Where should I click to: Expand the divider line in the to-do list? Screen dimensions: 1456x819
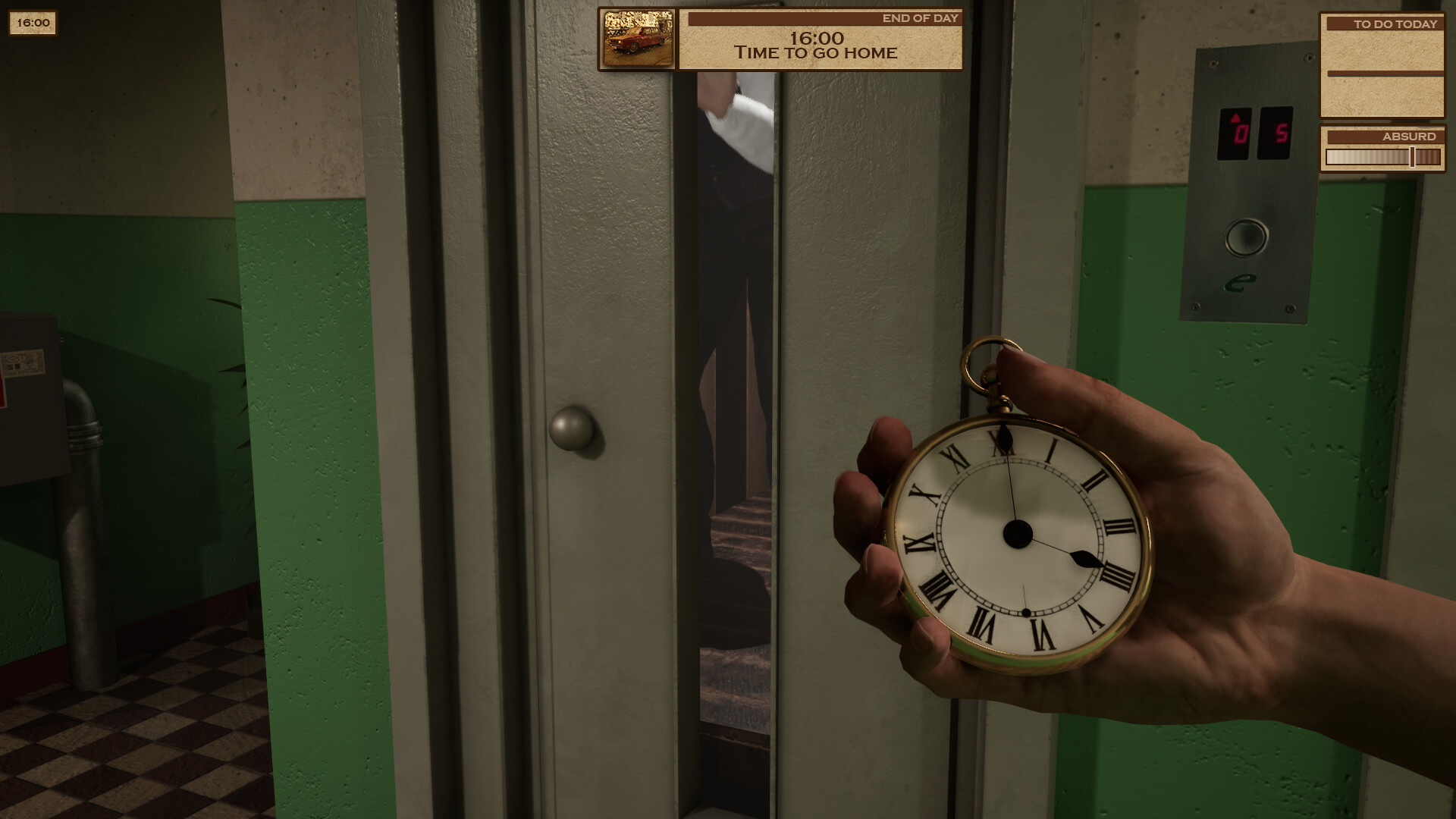coord(1385,74)
